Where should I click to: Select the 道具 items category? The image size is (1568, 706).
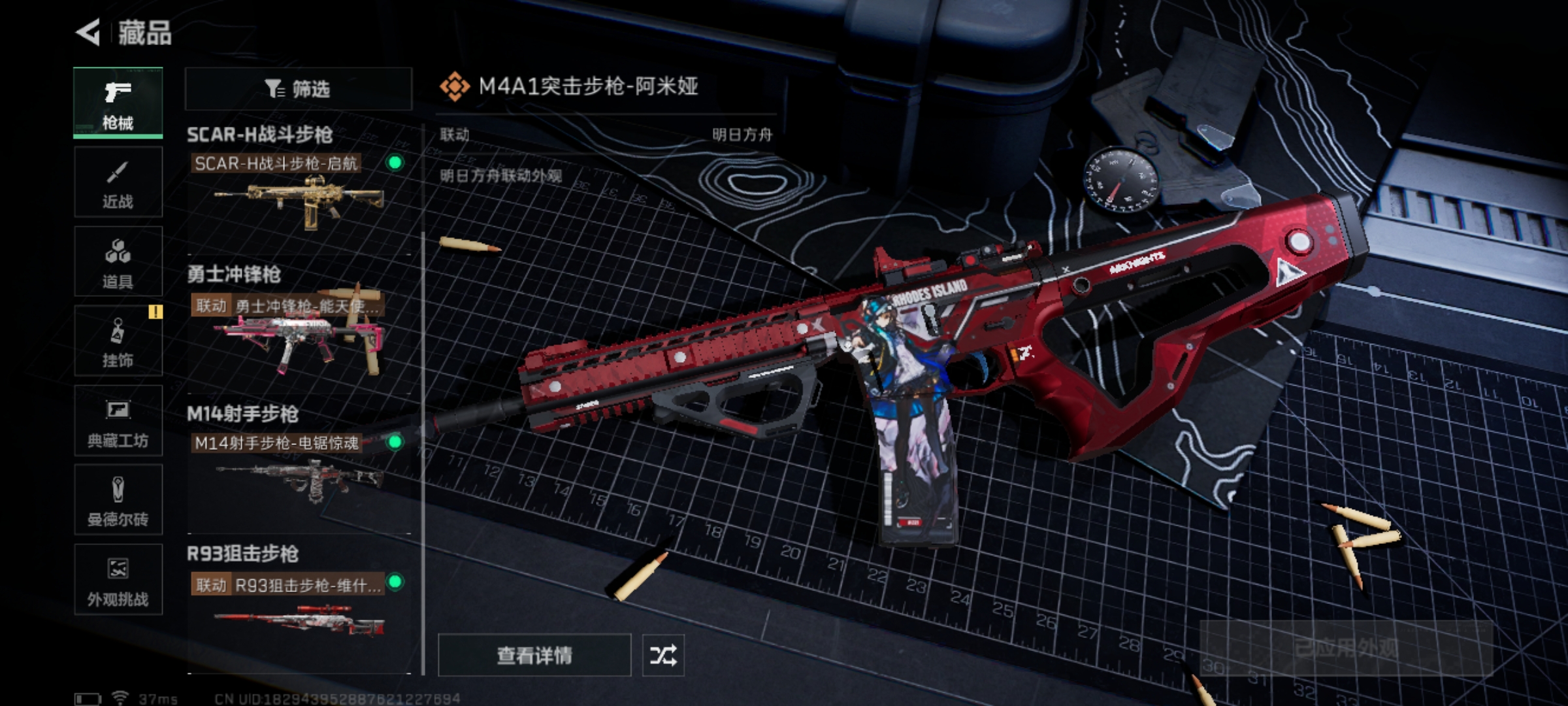pos(118,262)
